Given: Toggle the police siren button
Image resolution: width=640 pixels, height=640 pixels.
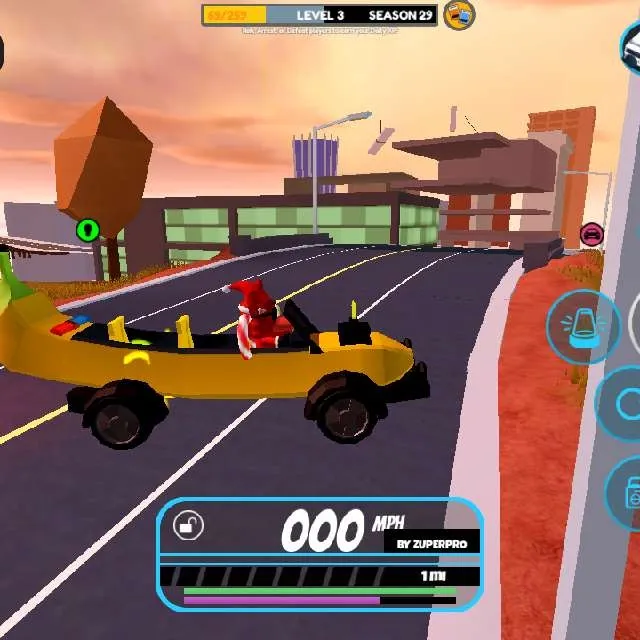Looking at the screenshot, I should [583, 327].
